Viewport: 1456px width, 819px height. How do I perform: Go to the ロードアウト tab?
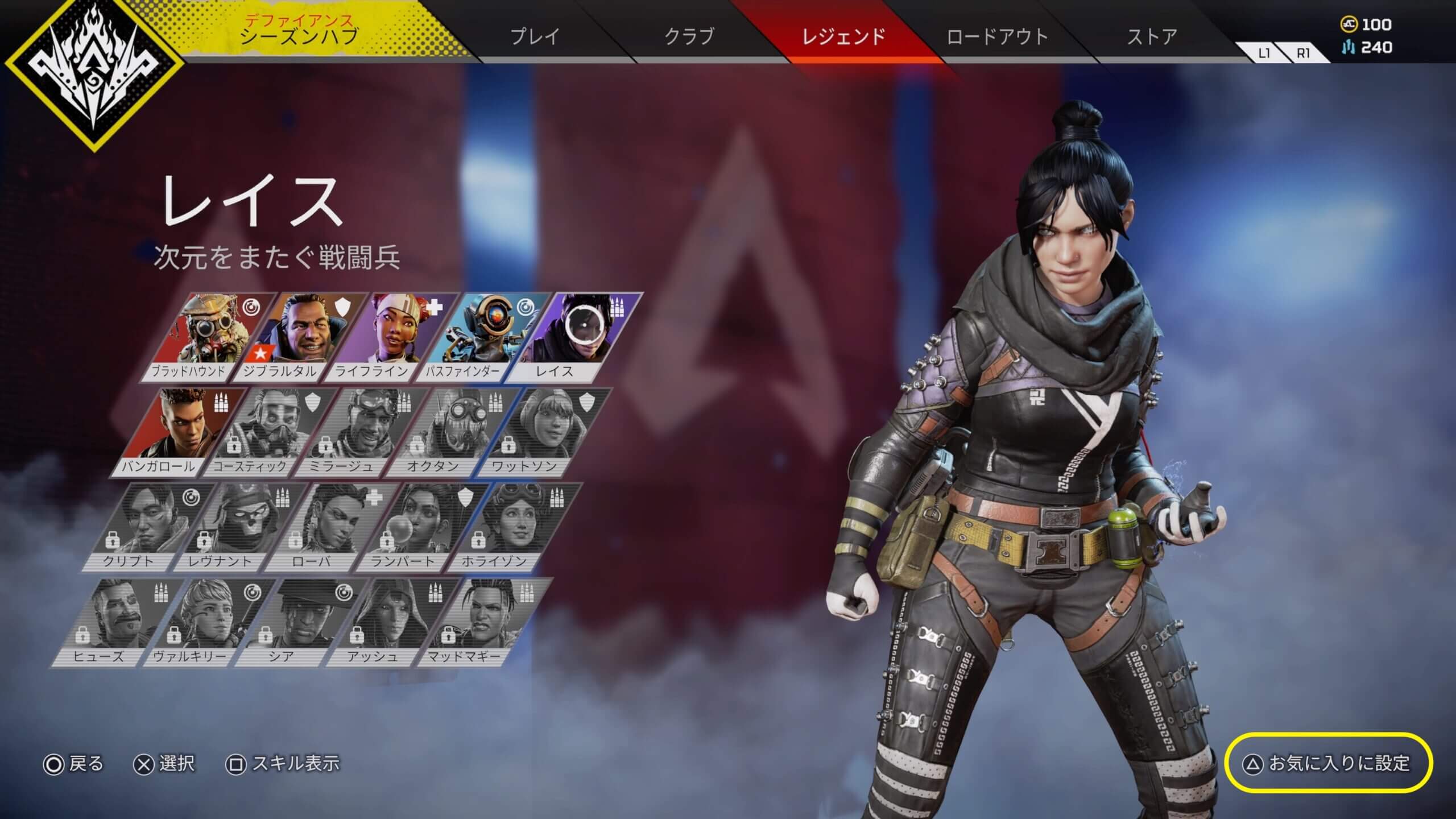(x=997, y=36)
